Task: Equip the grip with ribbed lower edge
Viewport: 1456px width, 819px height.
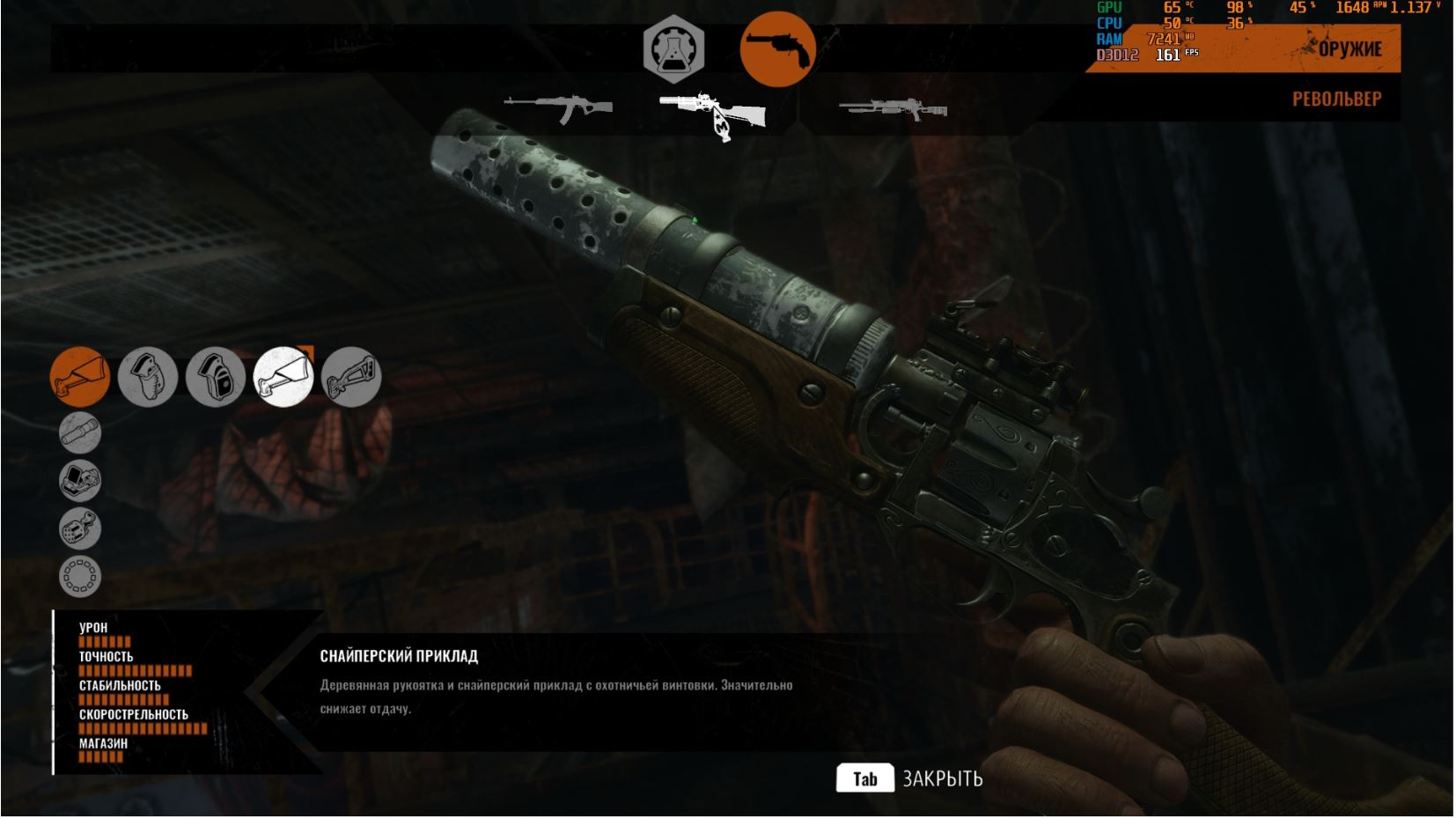Action: 148,377
